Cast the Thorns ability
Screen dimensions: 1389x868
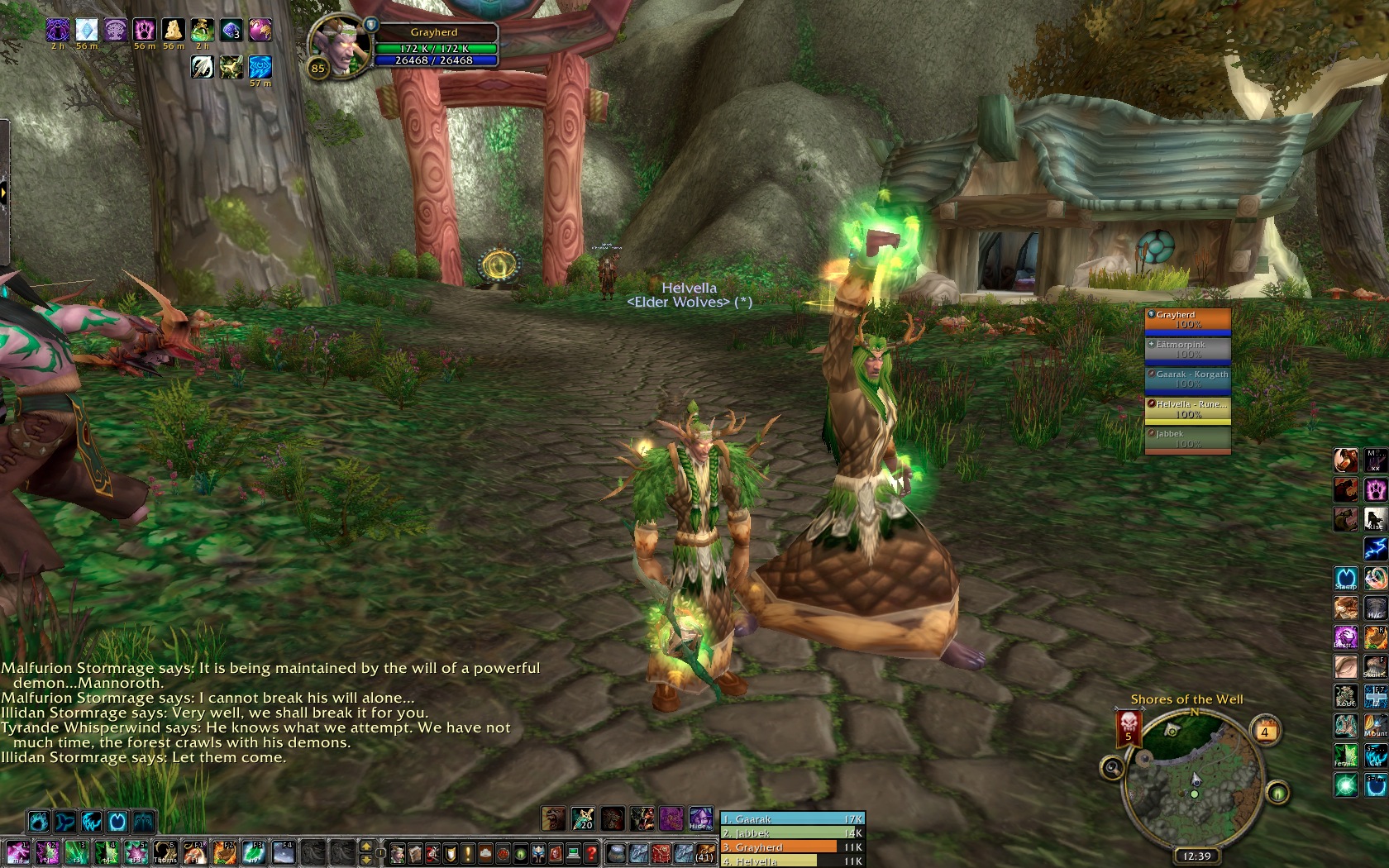point(165,852)
